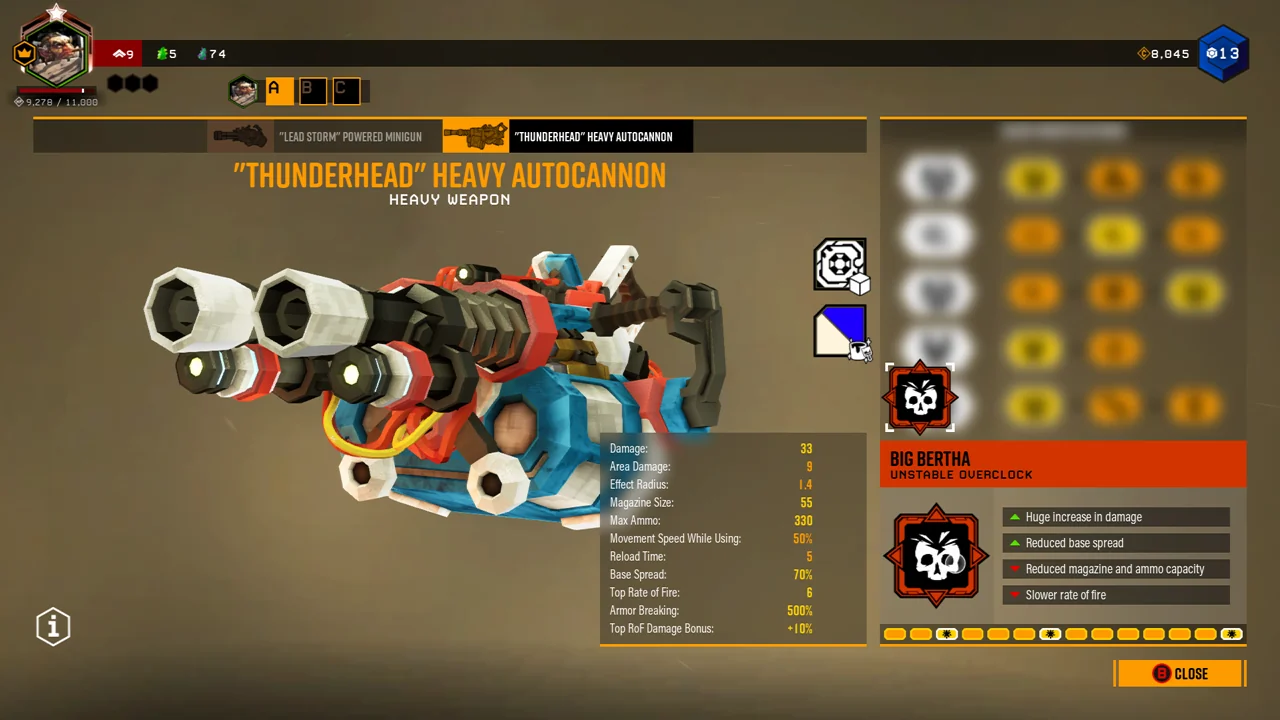Click the player portrait badge

[56, 52]
